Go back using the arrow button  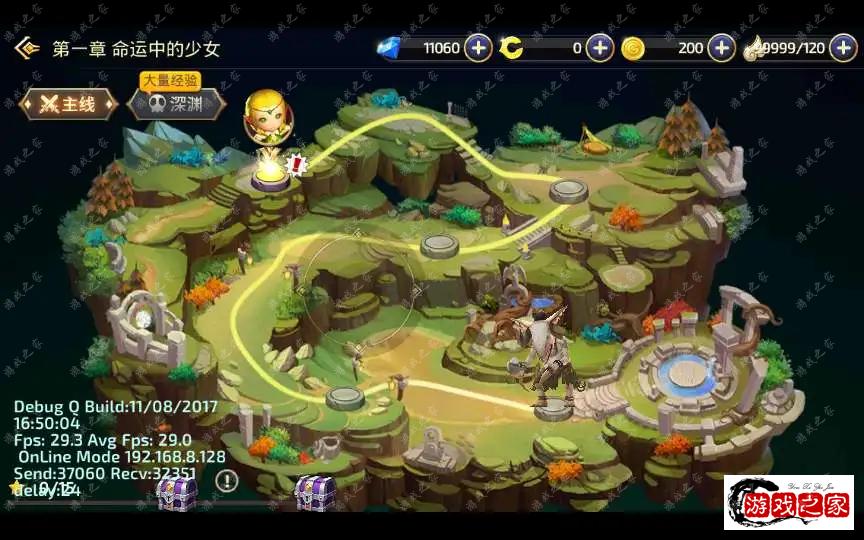pos(26,48)
